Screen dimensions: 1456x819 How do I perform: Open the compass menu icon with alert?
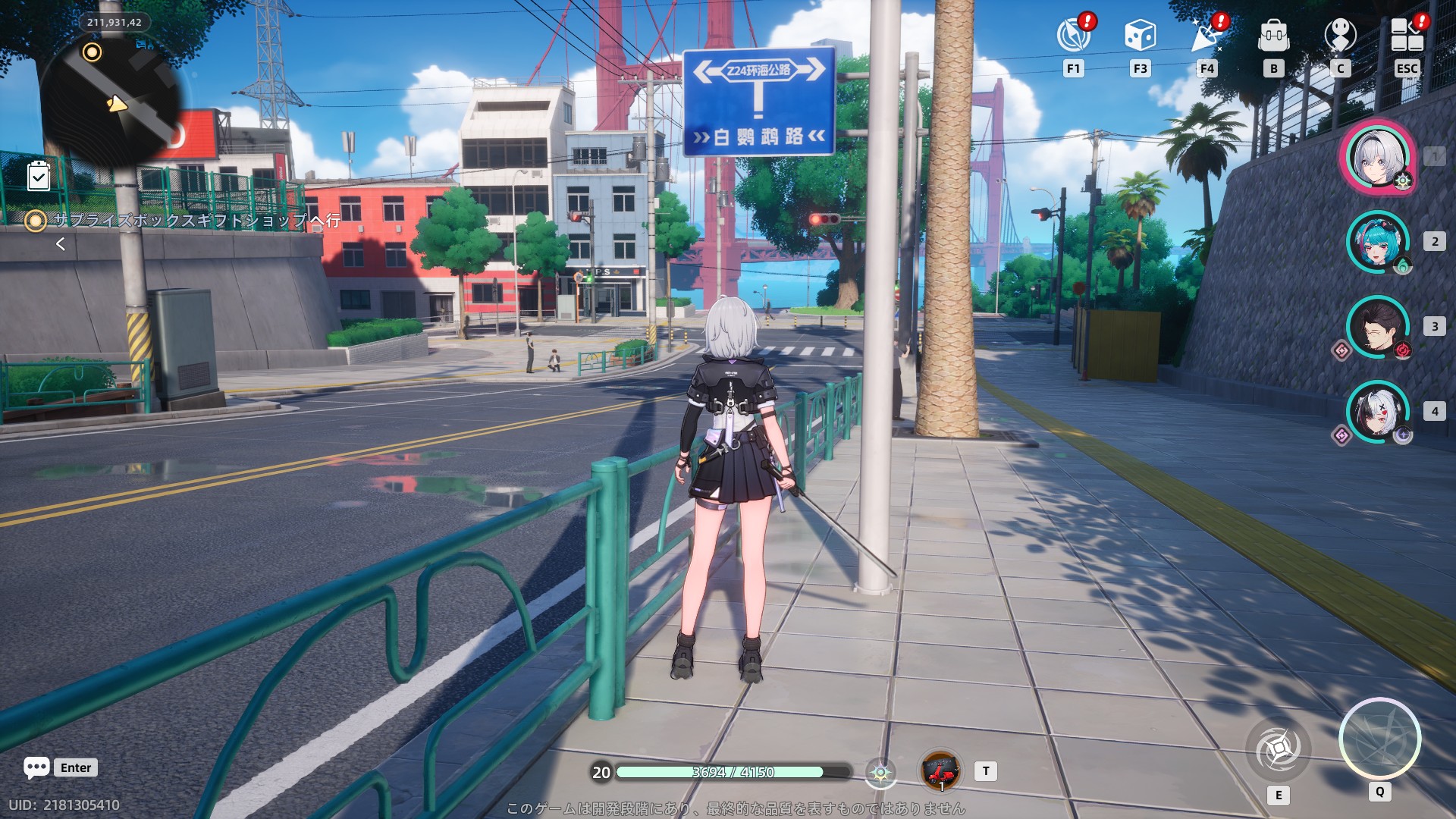coord(1073,36)
